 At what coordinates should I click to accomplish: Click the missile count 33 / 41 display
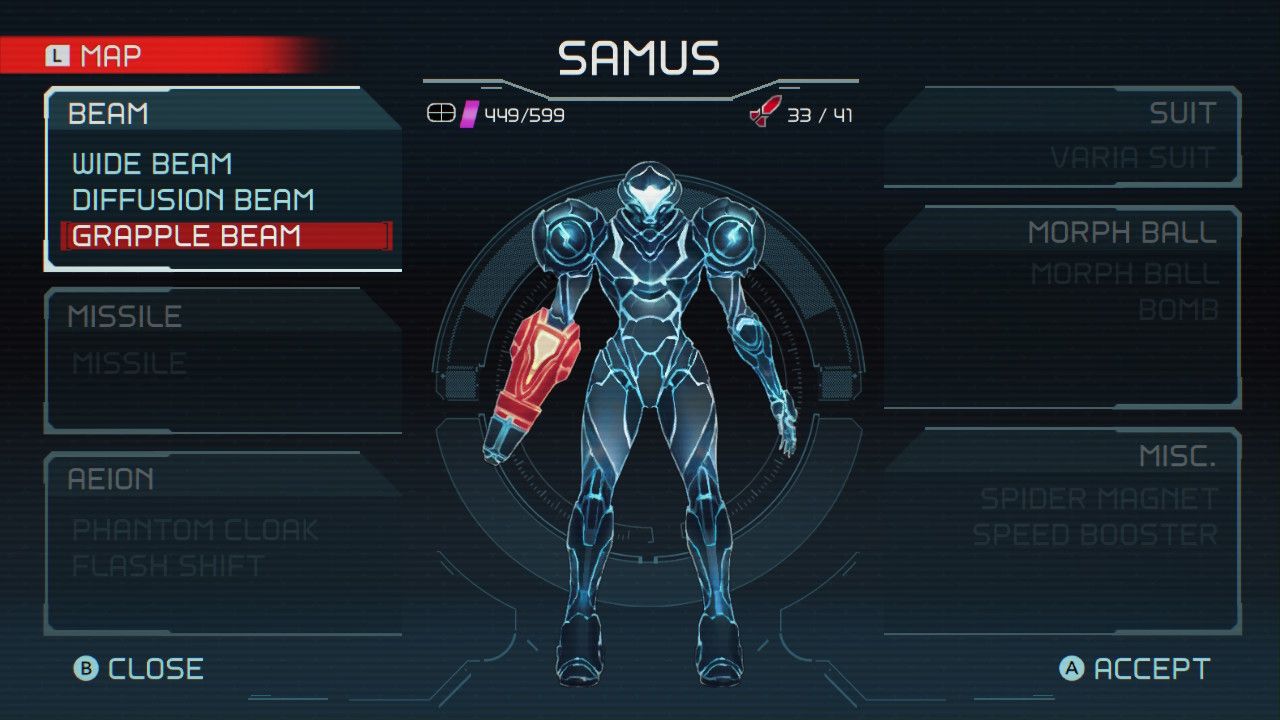click(x=820, y=114)
